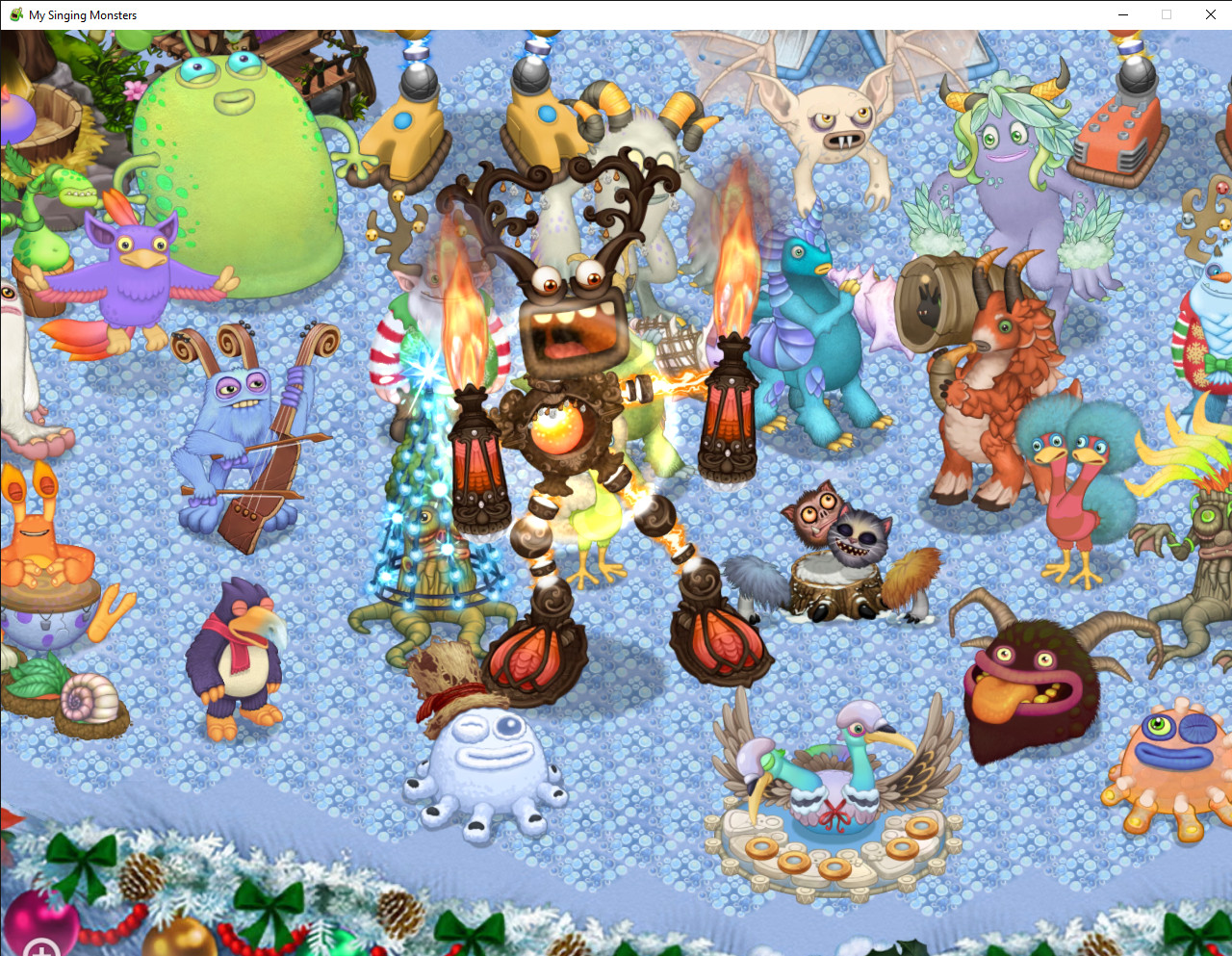1232x956 pixels.
Task: Click the My Singing Monsters title bar icon
Action: 15,14
